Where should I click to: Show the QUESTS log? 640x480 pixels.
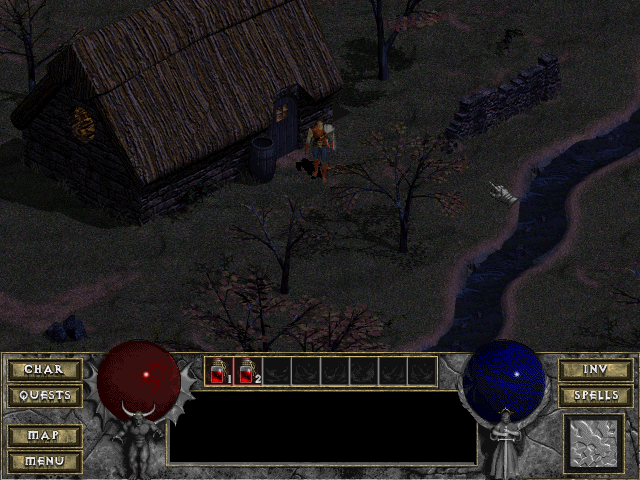tap(44, 396)
